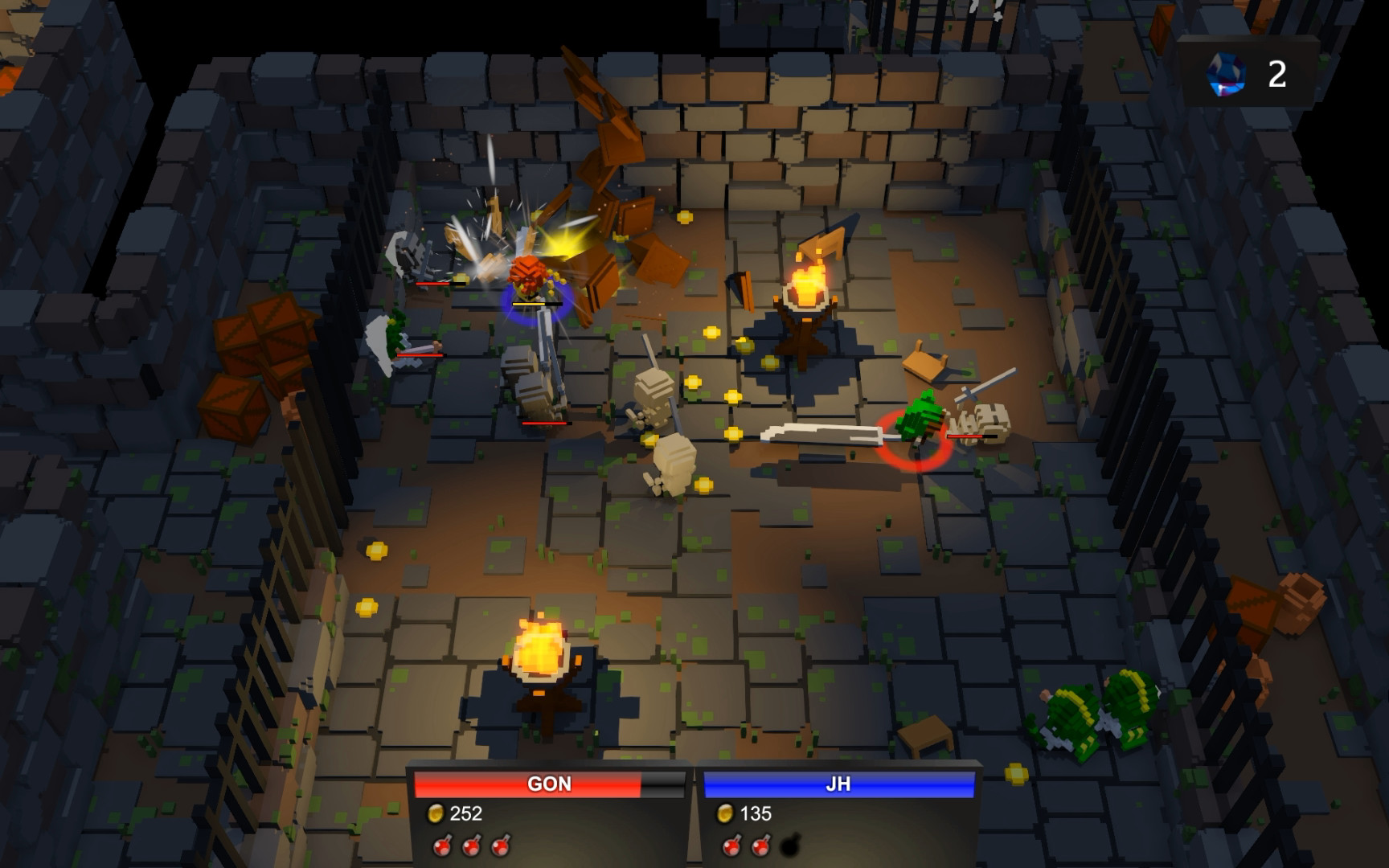Select GON's gold coin icon
The height and width of the screenshot is (868, 1389).
[x=439, y=813]
